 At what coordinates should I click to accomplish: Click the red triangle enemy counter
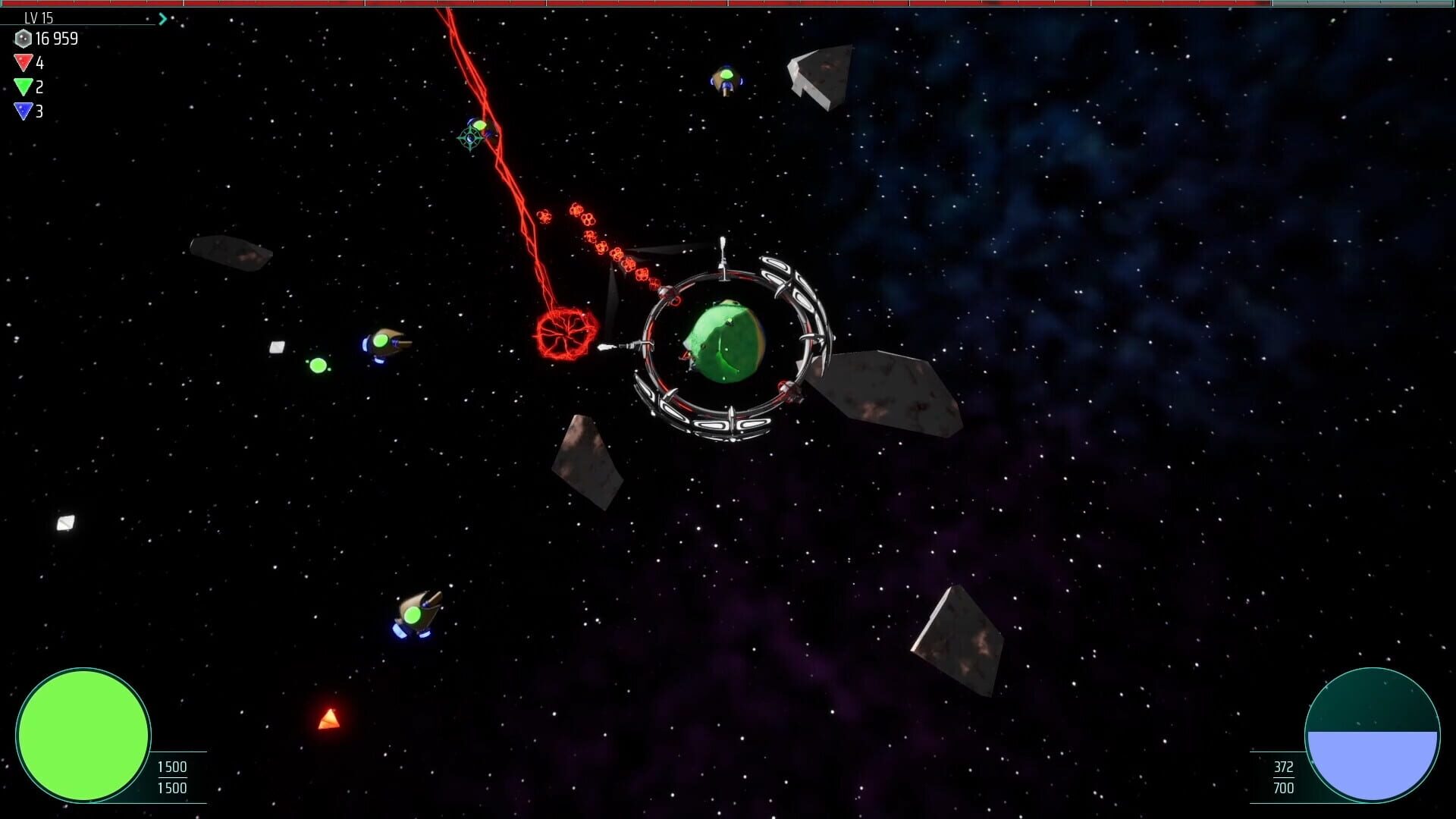click(23, 63)
